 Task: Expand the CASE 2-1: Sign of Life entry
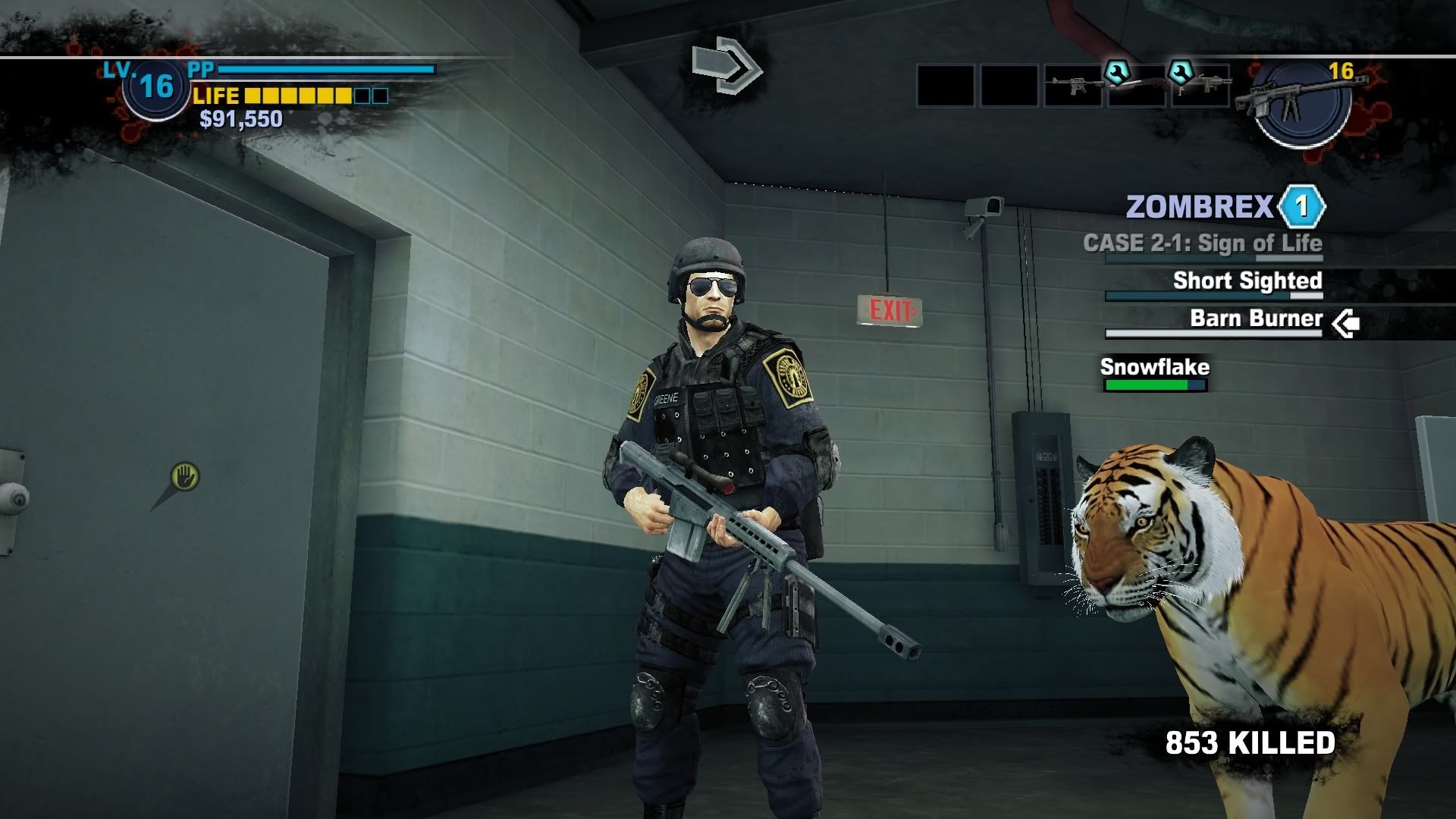coord(1203,243)
